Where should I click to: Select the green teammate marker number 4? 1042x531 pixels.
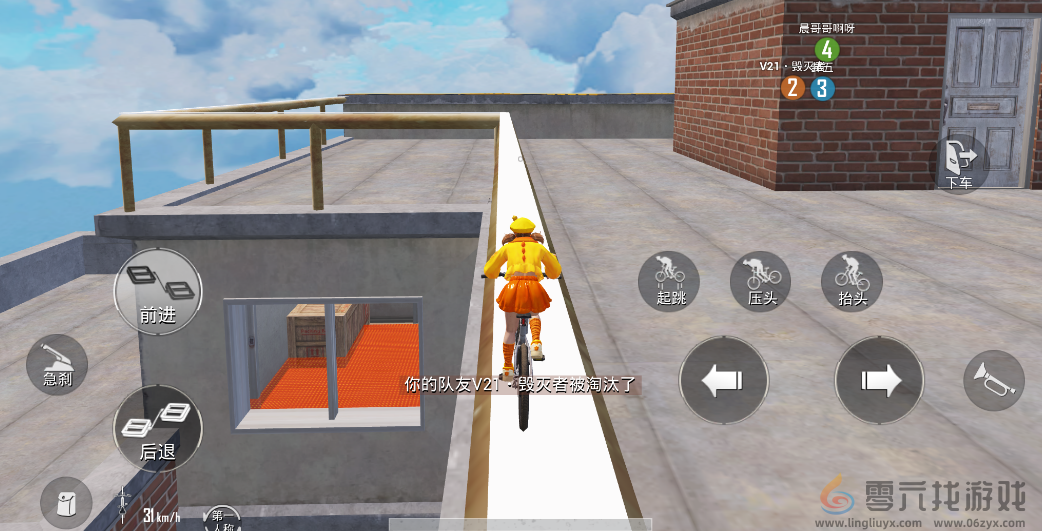pos(825,48)
